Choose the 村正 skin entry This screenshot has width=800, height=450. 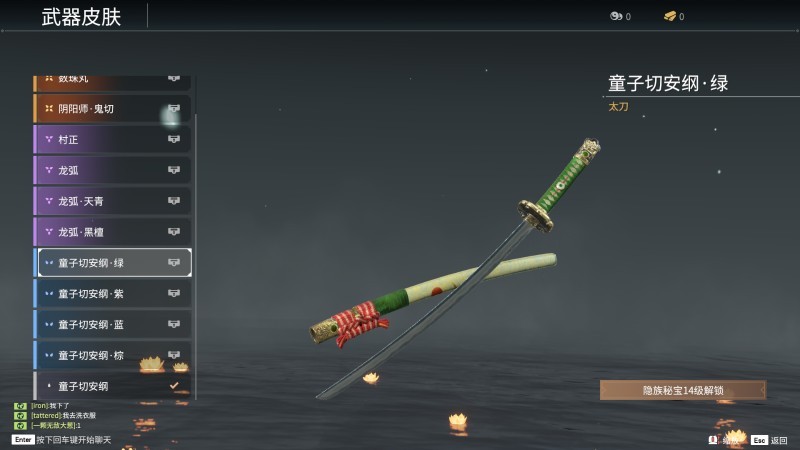(x=112, y=139)
